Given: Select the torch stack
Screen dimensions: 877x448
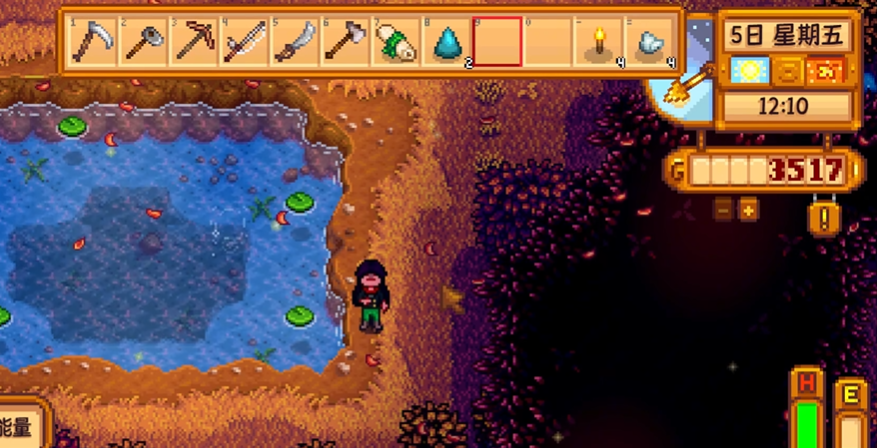Looking at the screenshot, I should pos(600,41).
